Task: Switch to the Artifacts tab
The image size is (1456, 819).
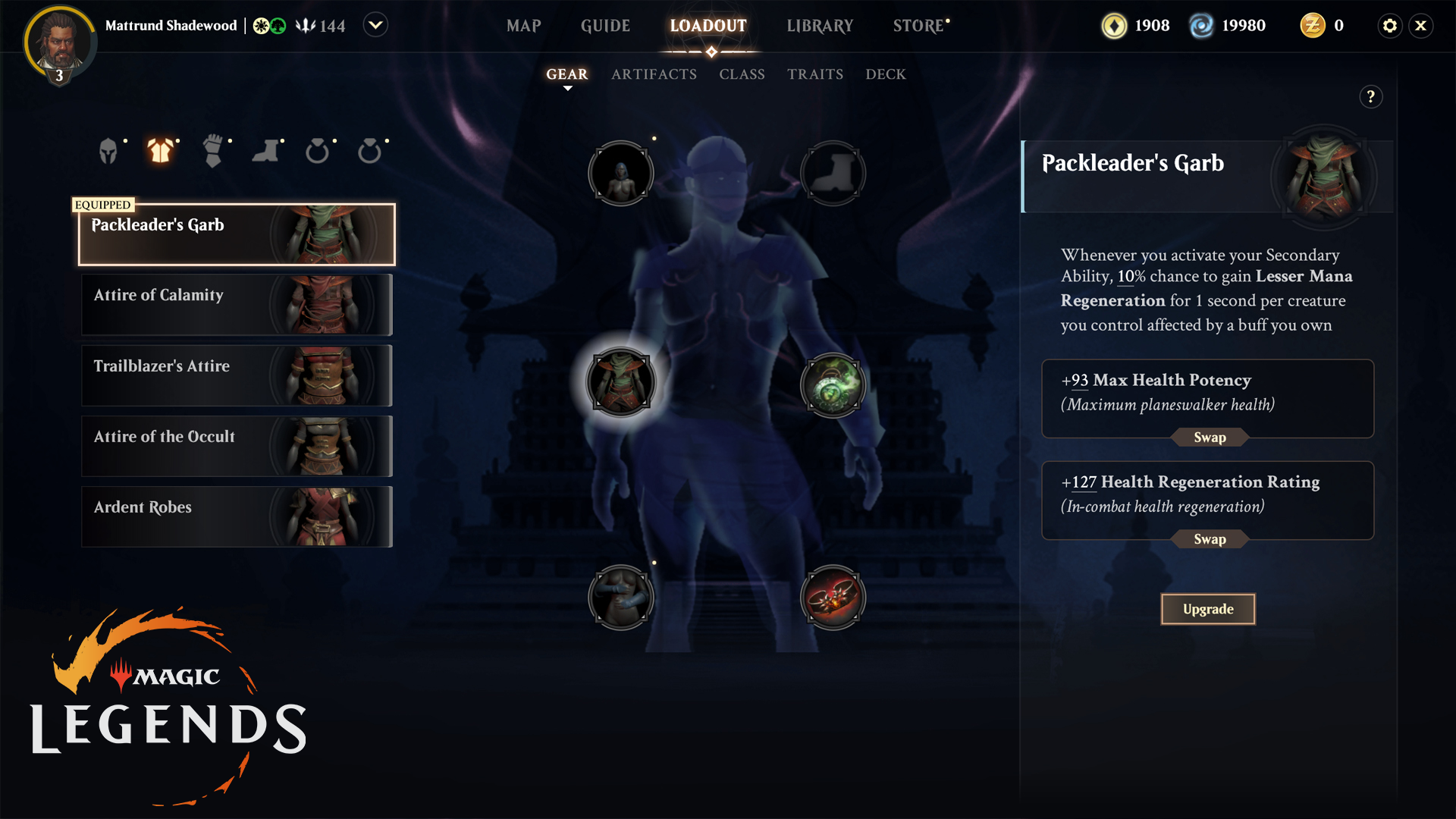Action: (x=654, y=74)
